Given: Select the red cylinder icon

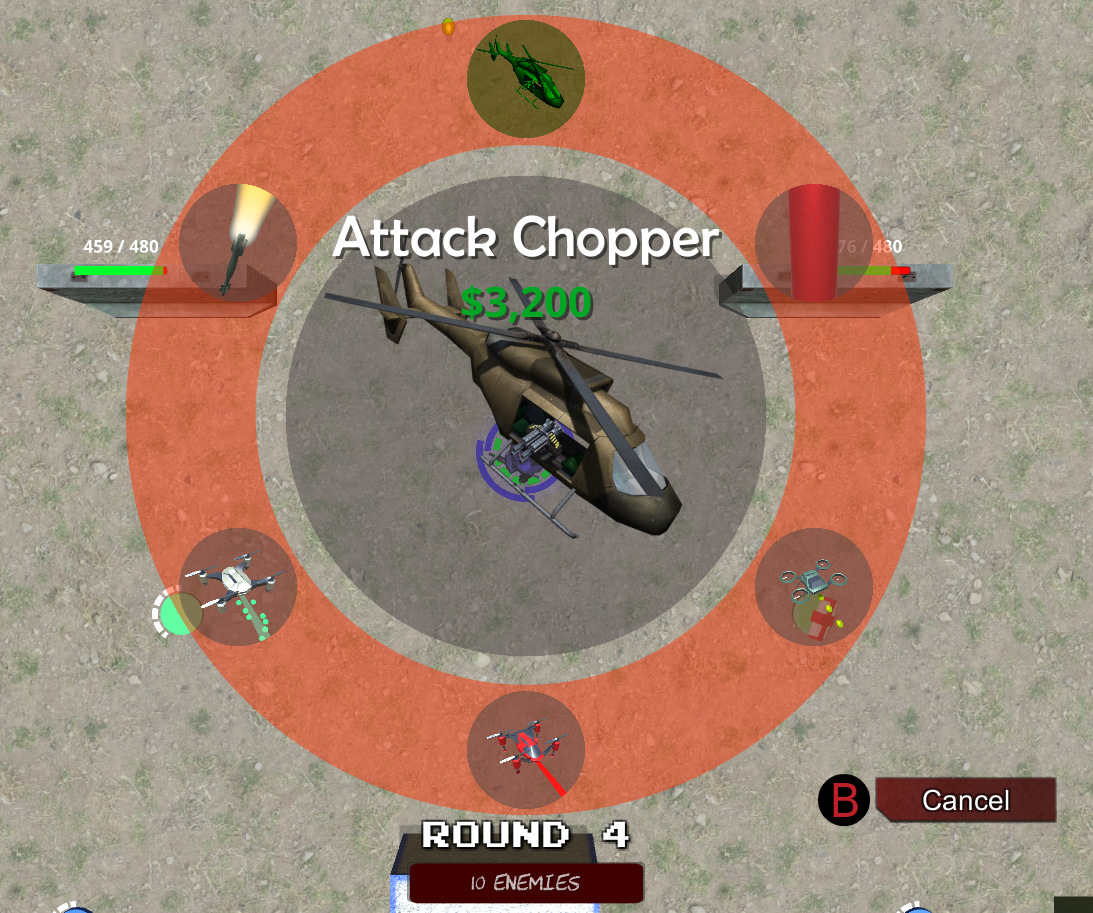Looking at the screenshot, I should tap(814, 243).
